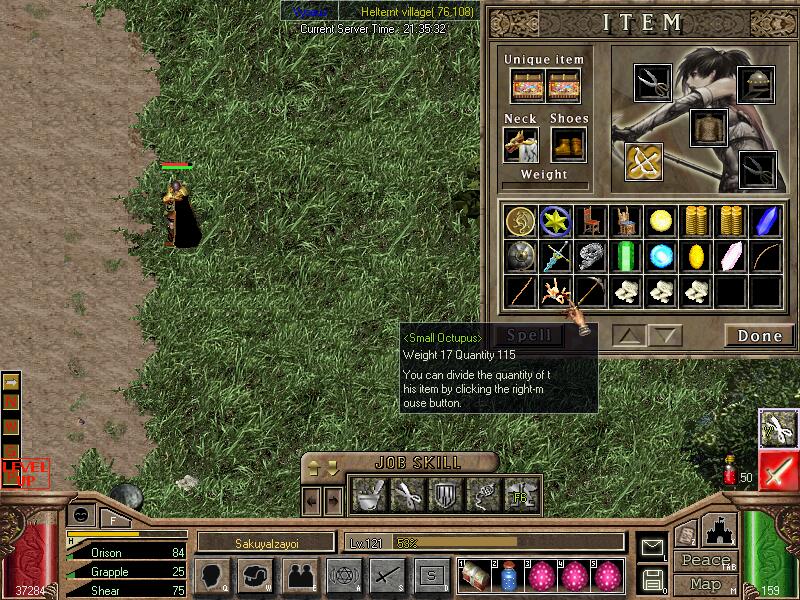The height and width of the screenshot is (600, 800).
Task: Open the Spell panel from the item window
Action: tap(528, 336)
